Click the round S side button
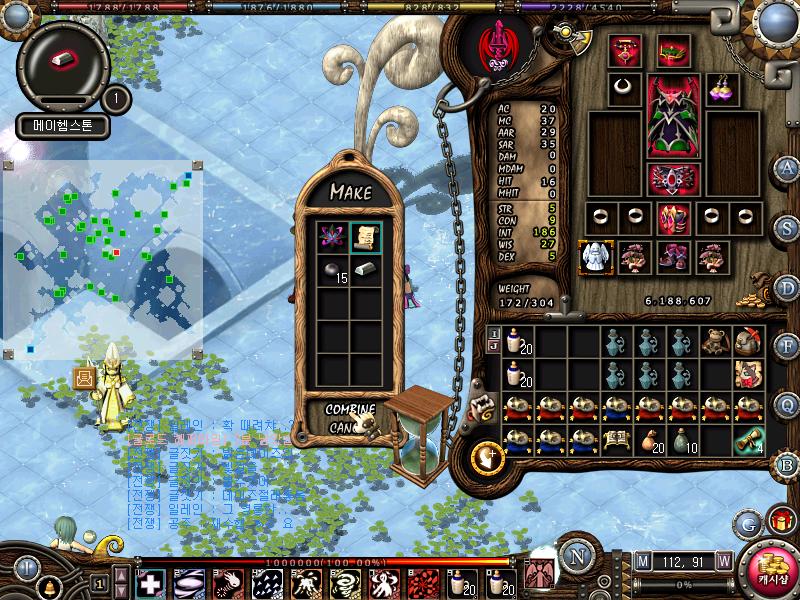Viewport: 800px width, 600px height. (787, 228)
